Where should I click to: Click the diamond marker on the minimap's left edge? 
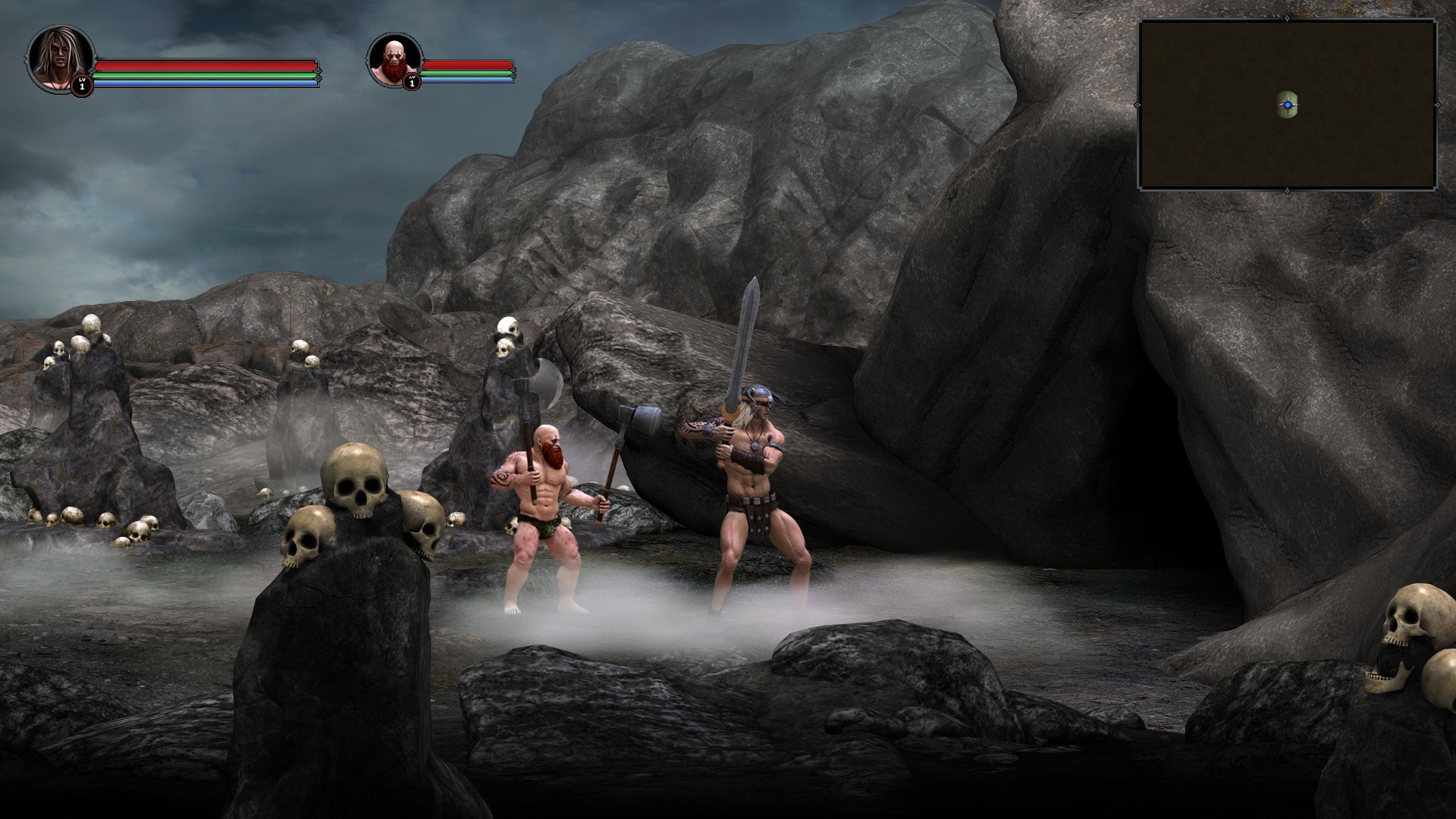click(x=1137, y=105)
